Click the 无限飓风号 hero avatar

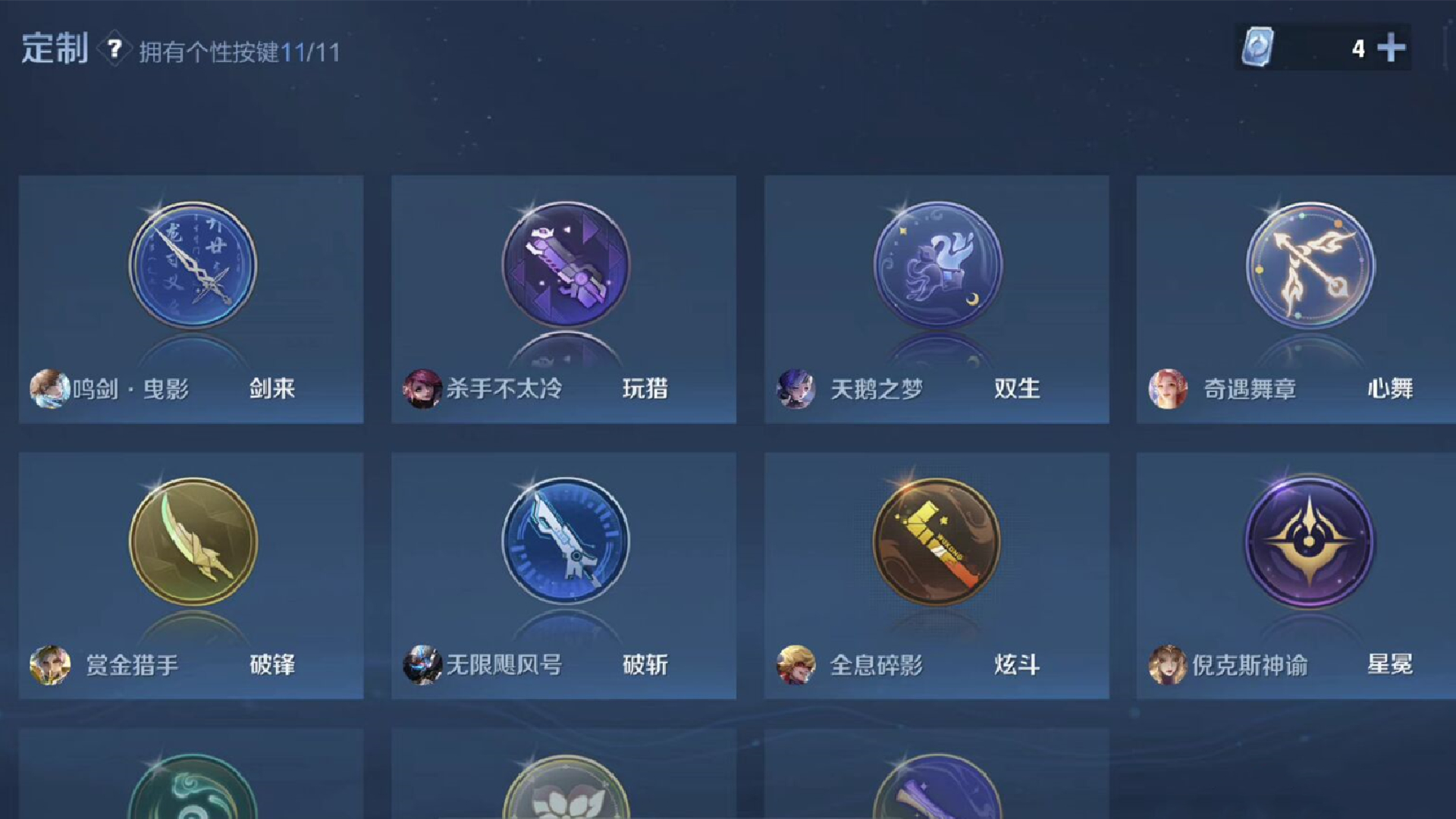[x=422, y=664]
